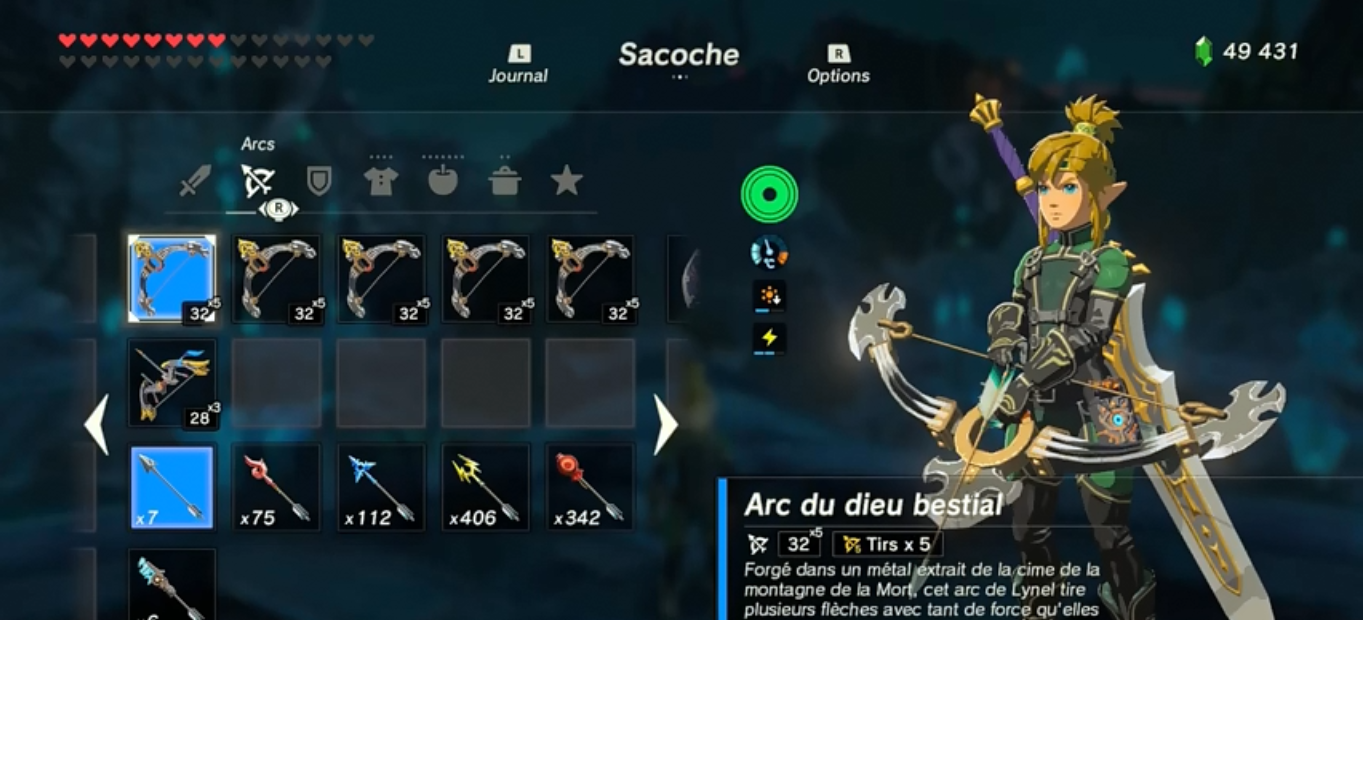Open the armor shirt category tab

(381, 182)
